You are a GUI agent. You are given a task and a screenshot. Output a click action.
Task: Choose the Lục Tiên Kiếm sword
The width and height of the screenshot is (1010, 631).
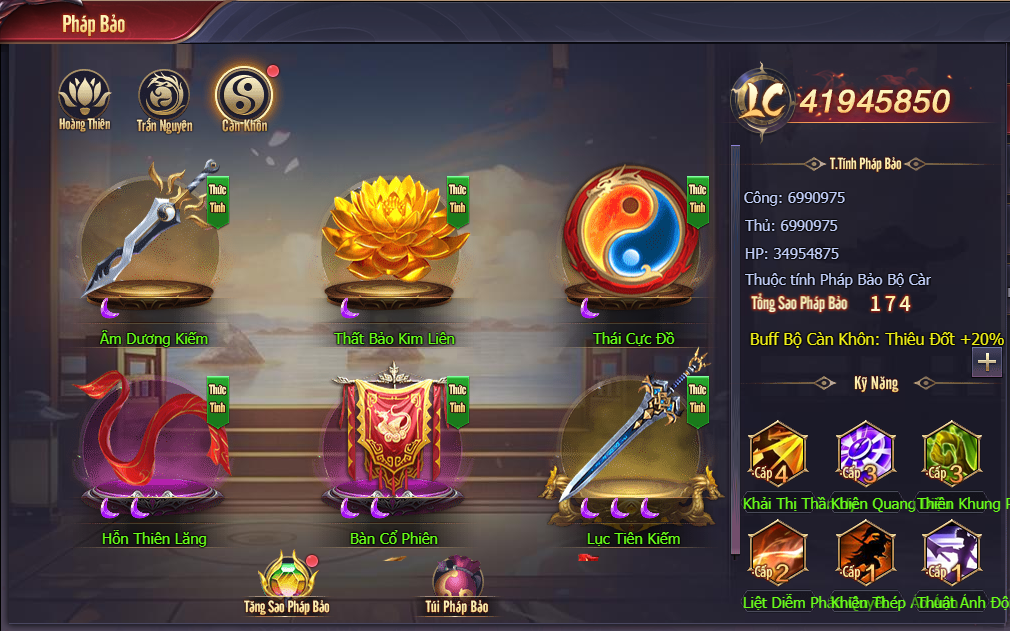pyautogui.click(x=631, y=440)
